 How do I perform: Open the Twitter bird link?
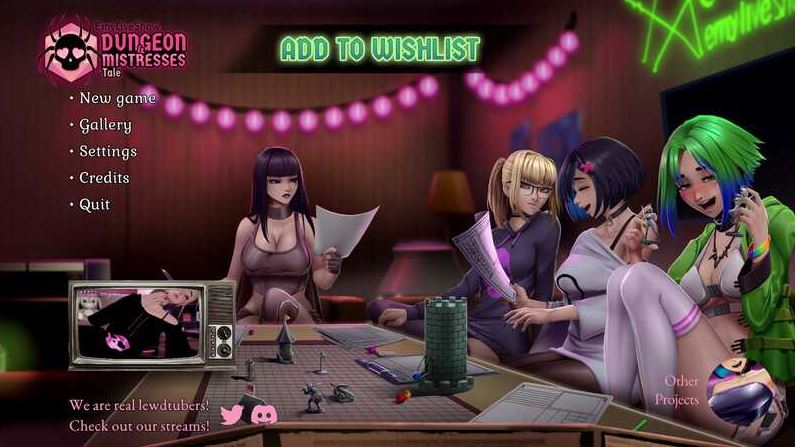tap(231, 413)
